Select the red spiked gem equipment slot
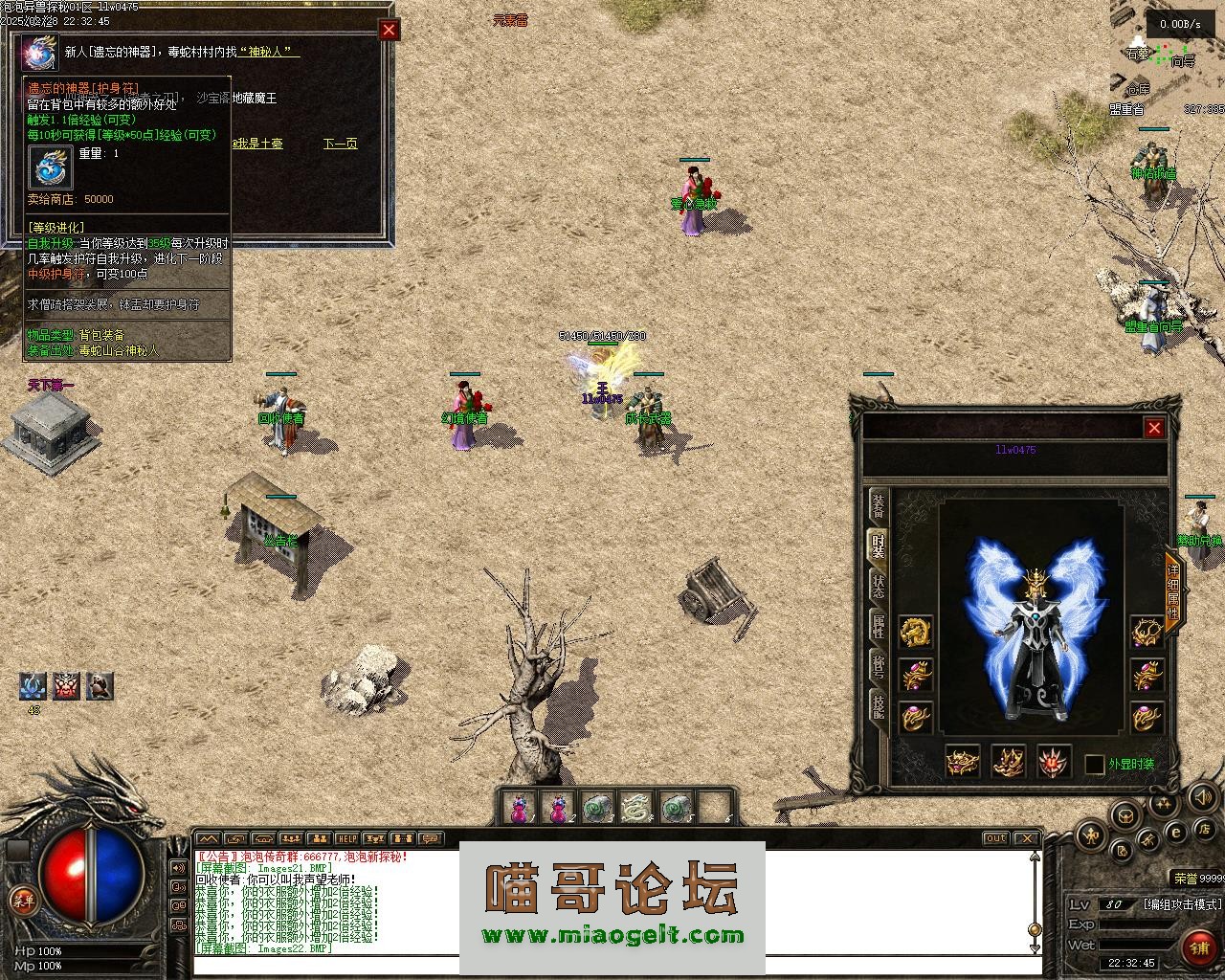Image resolution: width=1225 pixels, height=980 pixels. pos(1055,762)
